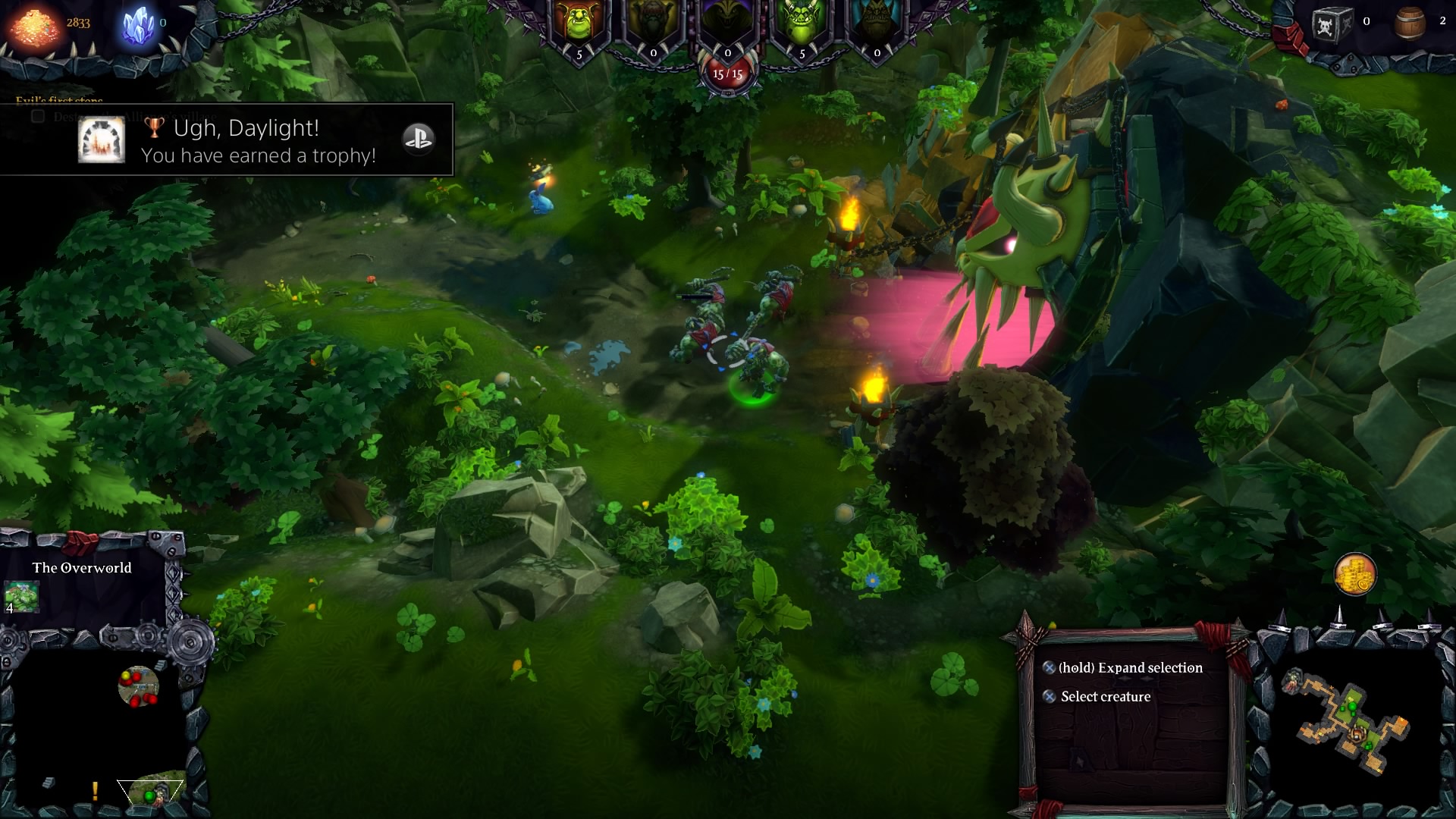Click the beer barrel icon
The image size is (1456, 819).
coord(1410,23)
